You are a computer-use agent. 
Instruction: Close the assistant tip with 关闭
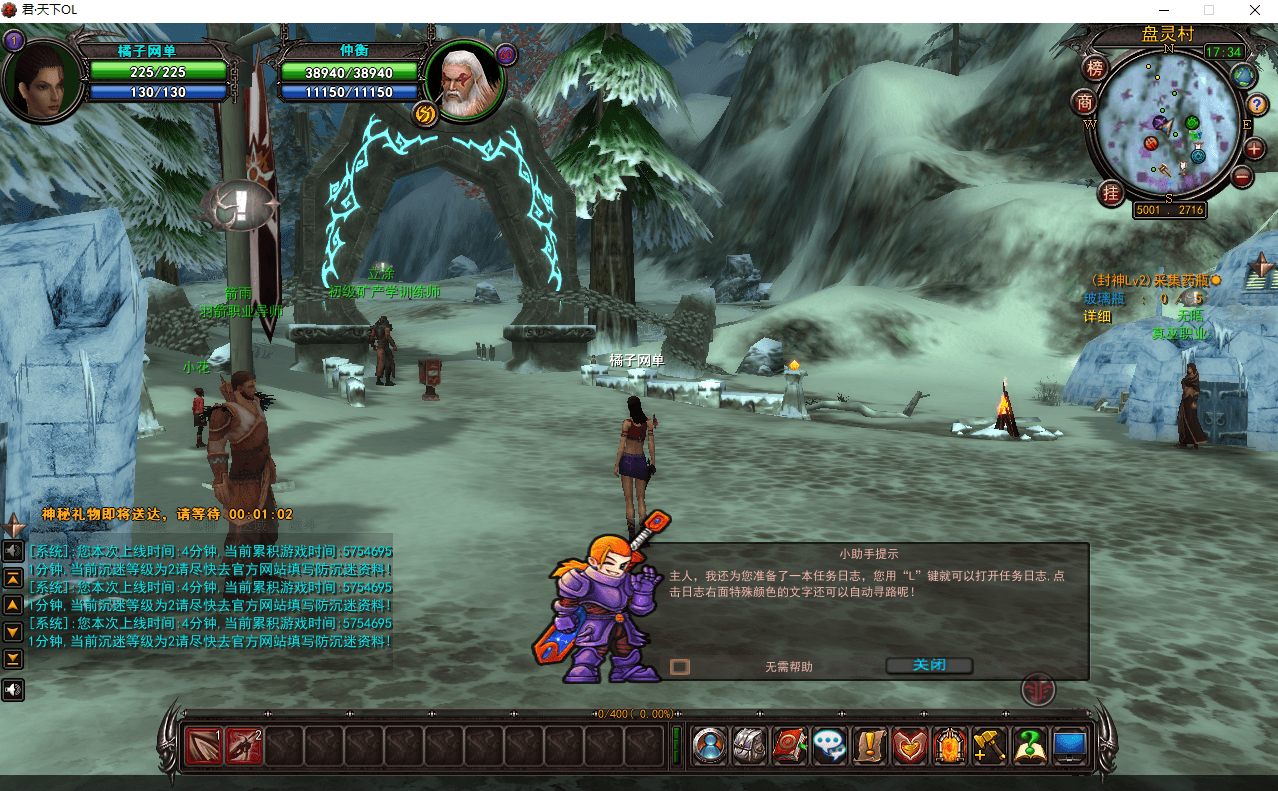pyautogui.click(x=929, y=666)
